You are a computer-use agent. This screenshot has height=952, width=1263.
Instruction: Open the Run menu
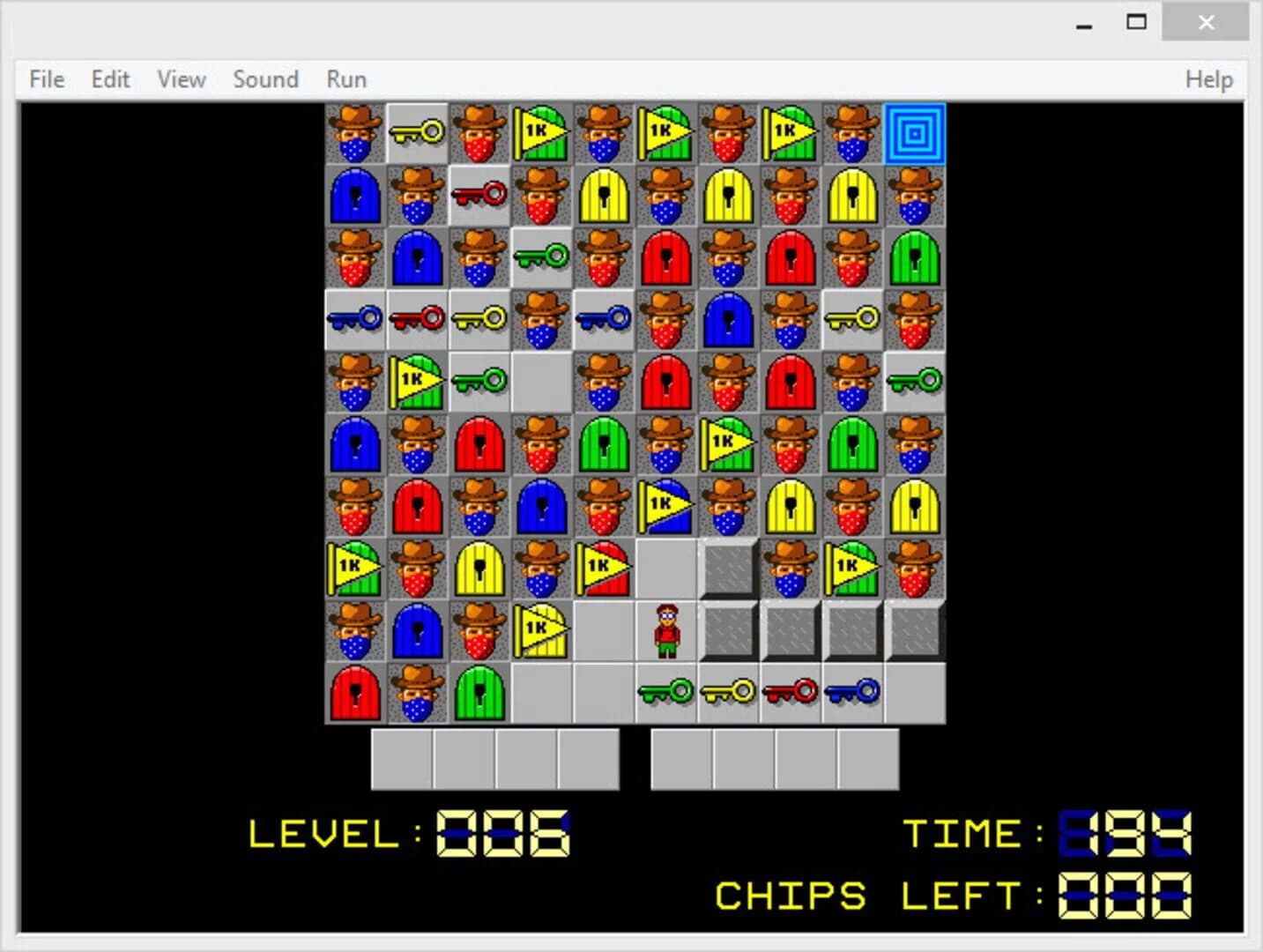[344, 78]
